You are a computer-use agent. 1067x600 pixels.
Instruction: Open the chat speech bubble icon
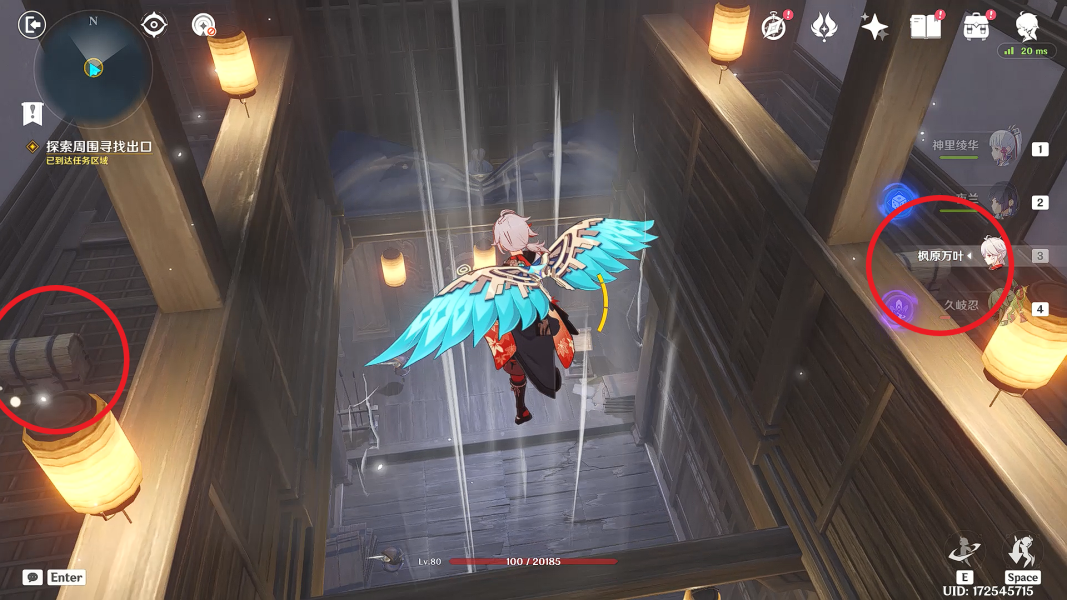33,577
